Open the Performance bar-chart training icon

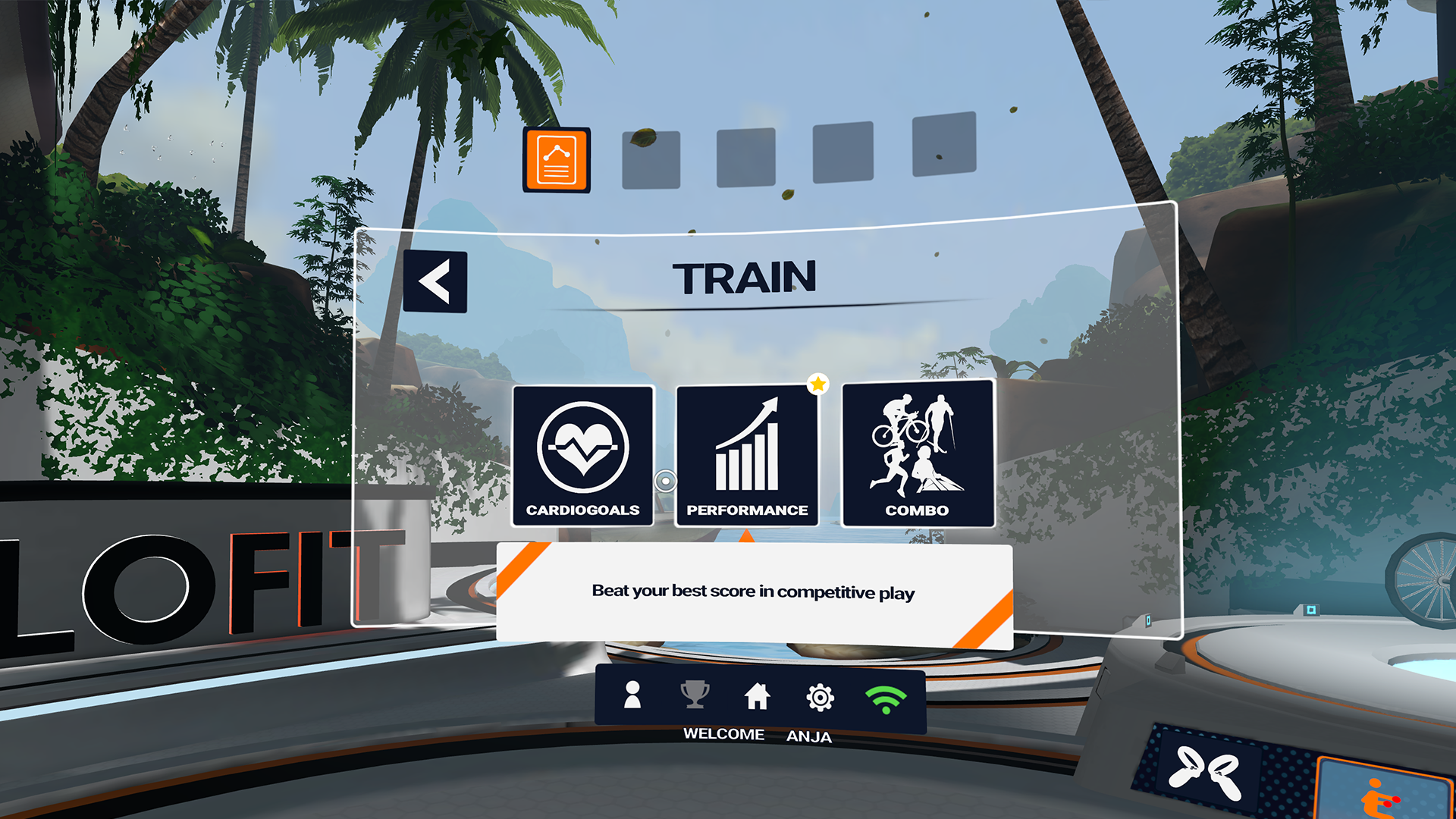[747, 447]
